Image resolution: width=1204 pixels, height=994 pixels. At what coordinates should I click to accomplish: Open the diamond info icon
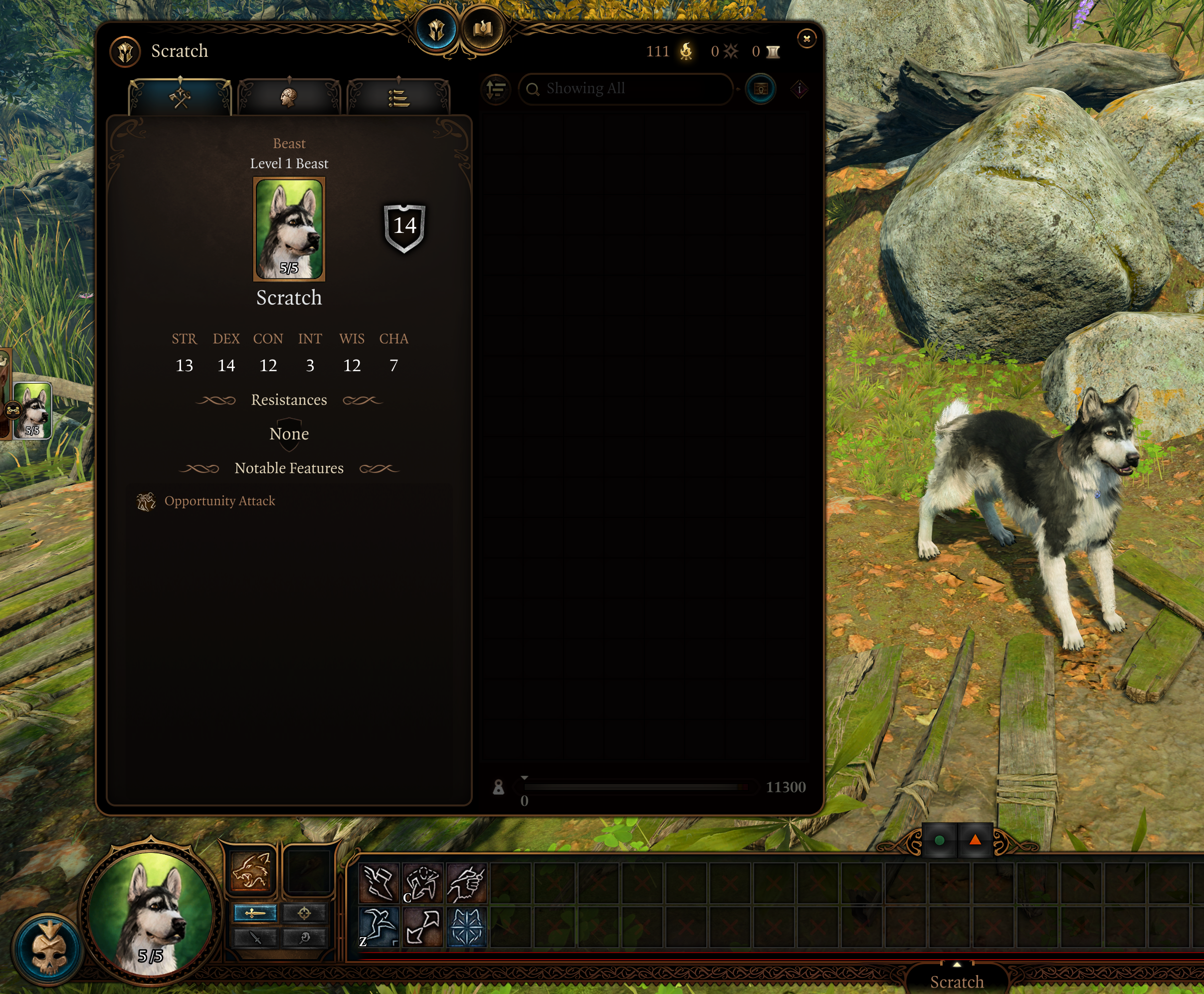click(799, 89)
